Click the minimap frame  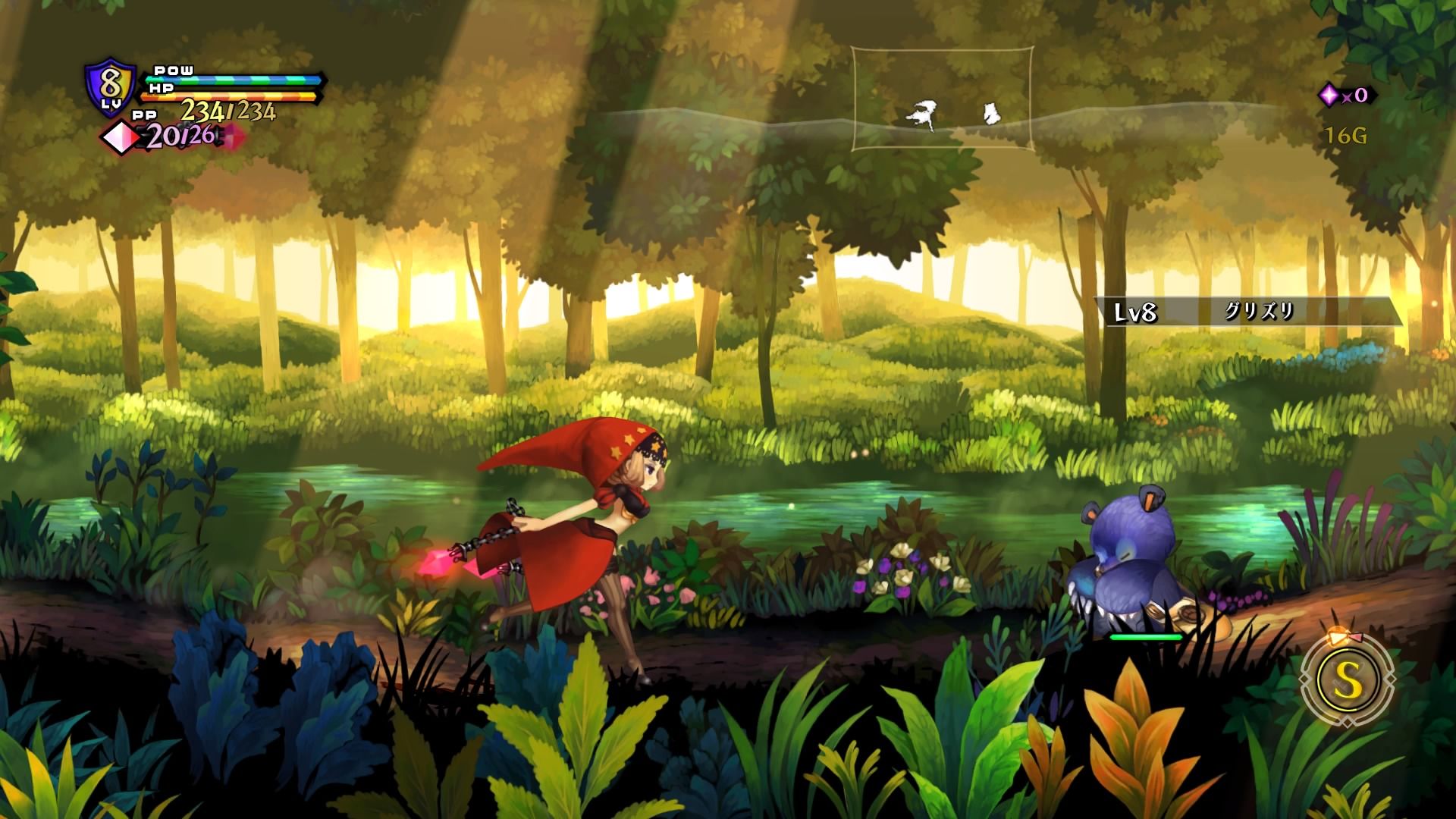tap(942, 99)
